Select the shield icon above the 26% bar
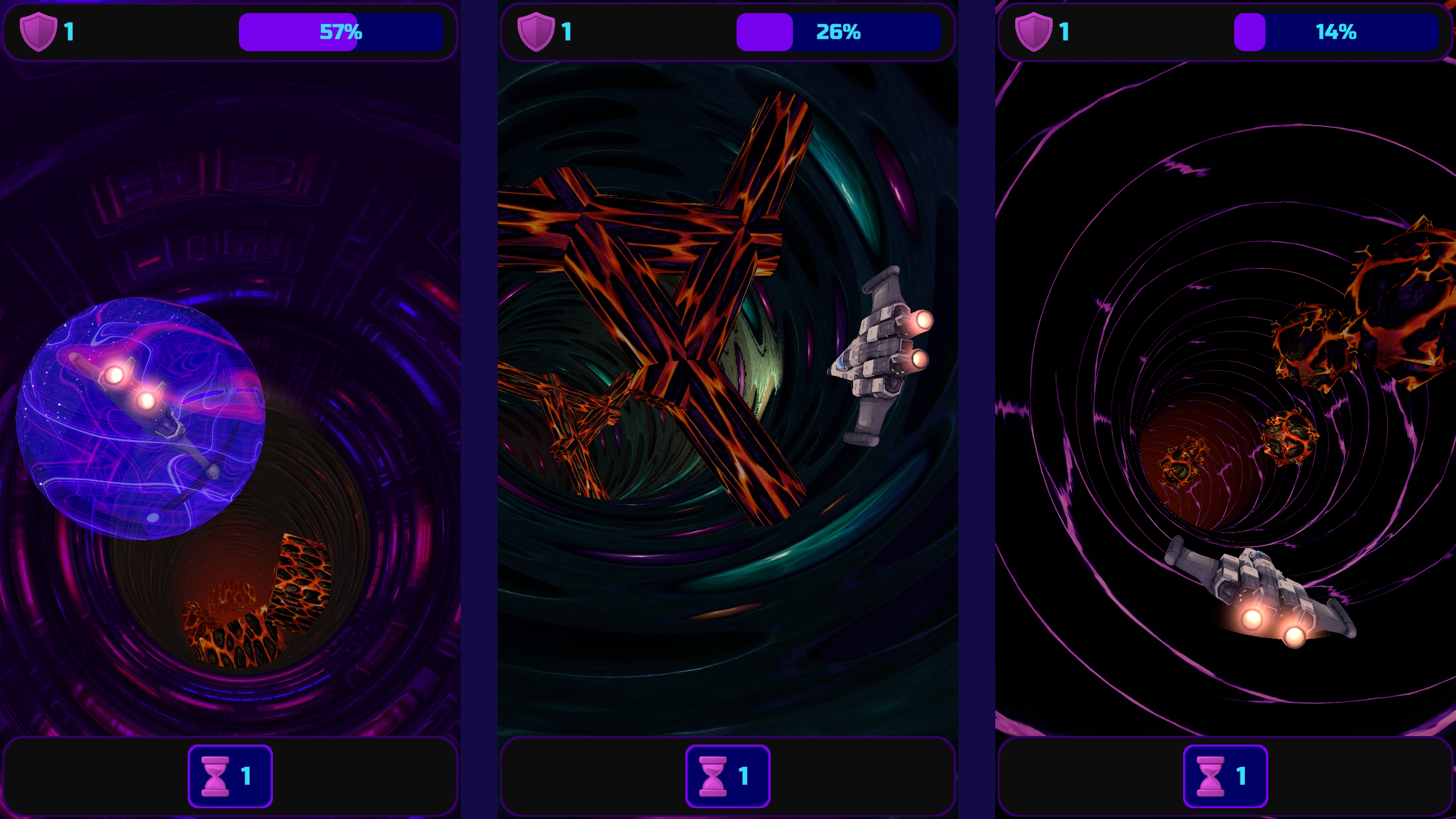 click(x=536, y=32)
